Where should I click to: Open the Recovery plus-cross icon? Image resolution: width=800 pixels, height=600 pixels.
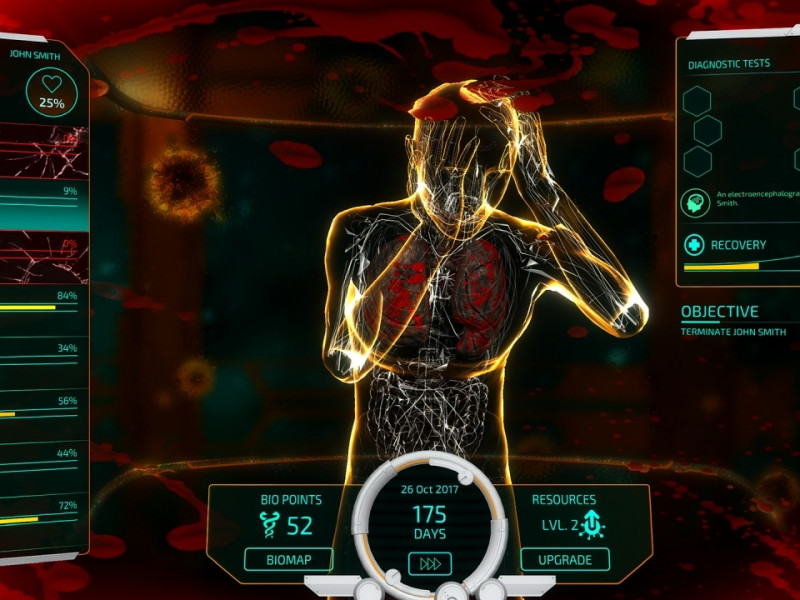[694, 245]
